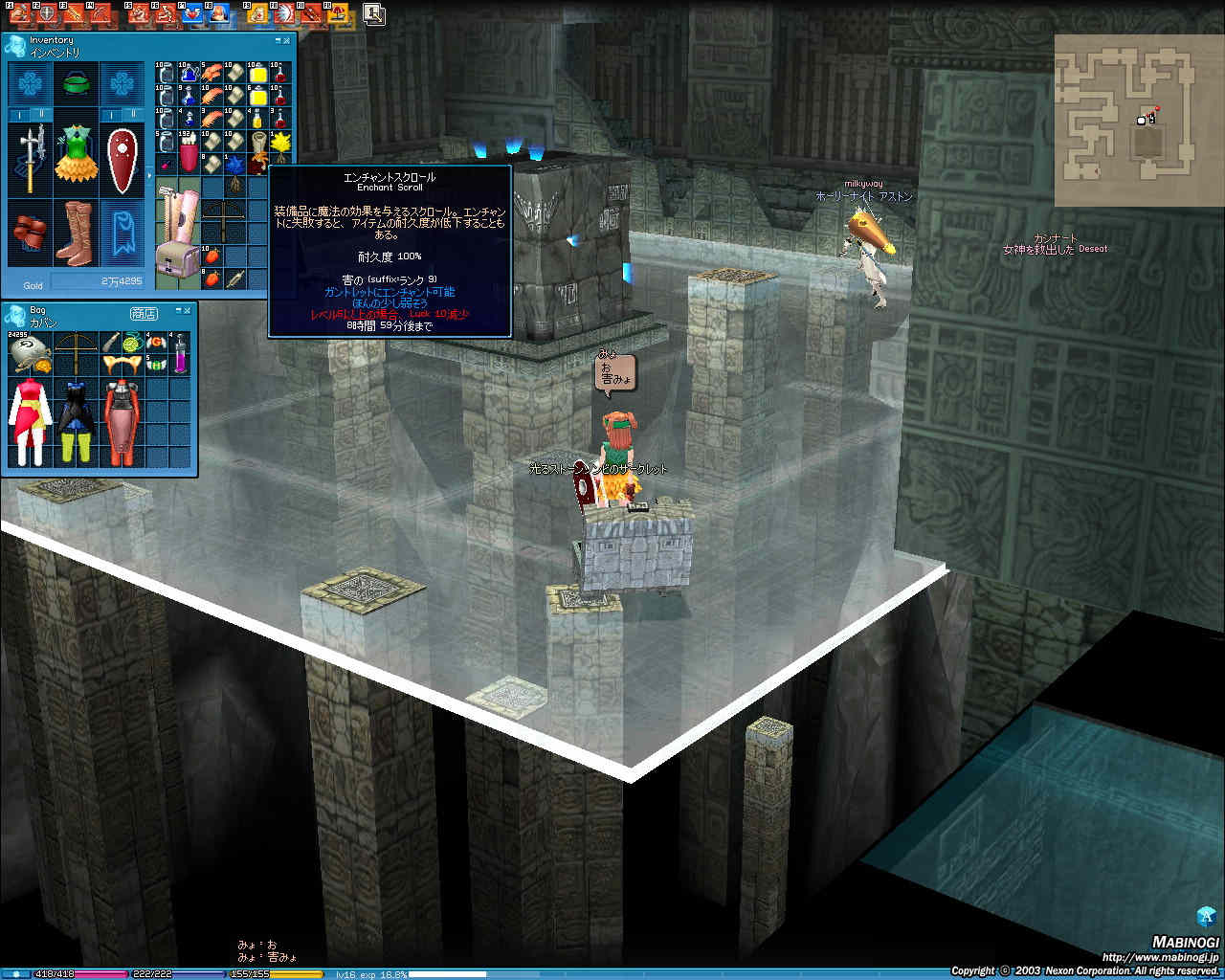The image size is (1225, 980).
Task: Choose the purple potion bottle in Bag
Action: [180, 354]
